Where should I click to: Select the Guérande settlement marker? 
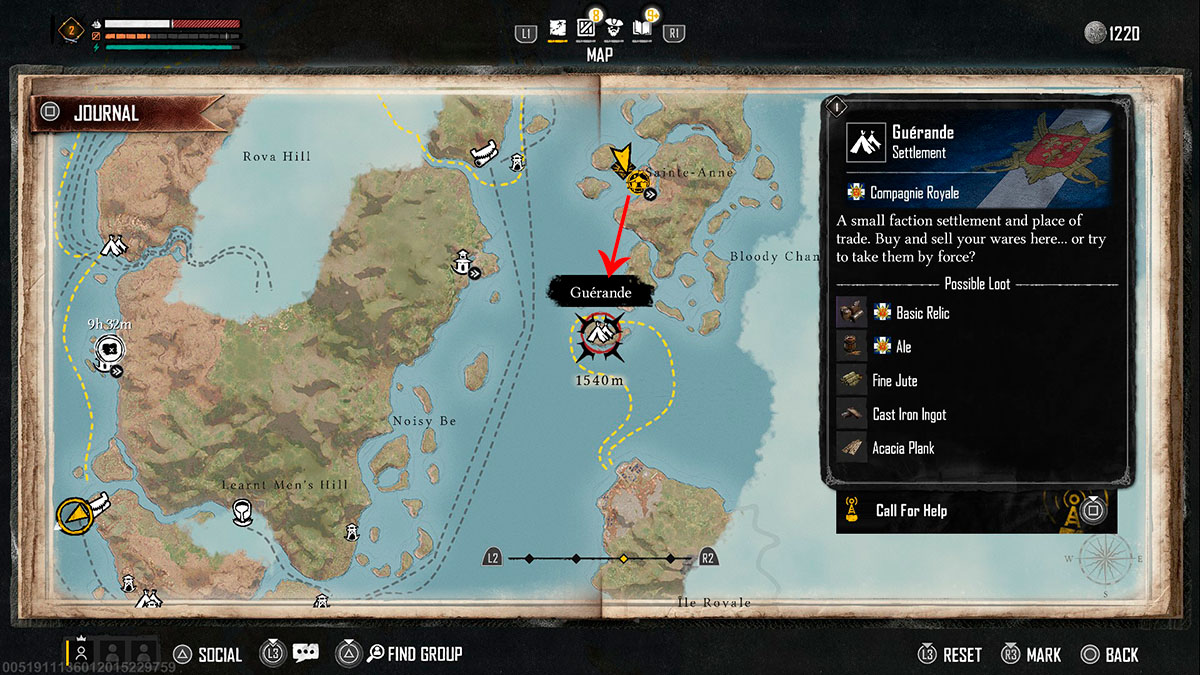(599, 334)
